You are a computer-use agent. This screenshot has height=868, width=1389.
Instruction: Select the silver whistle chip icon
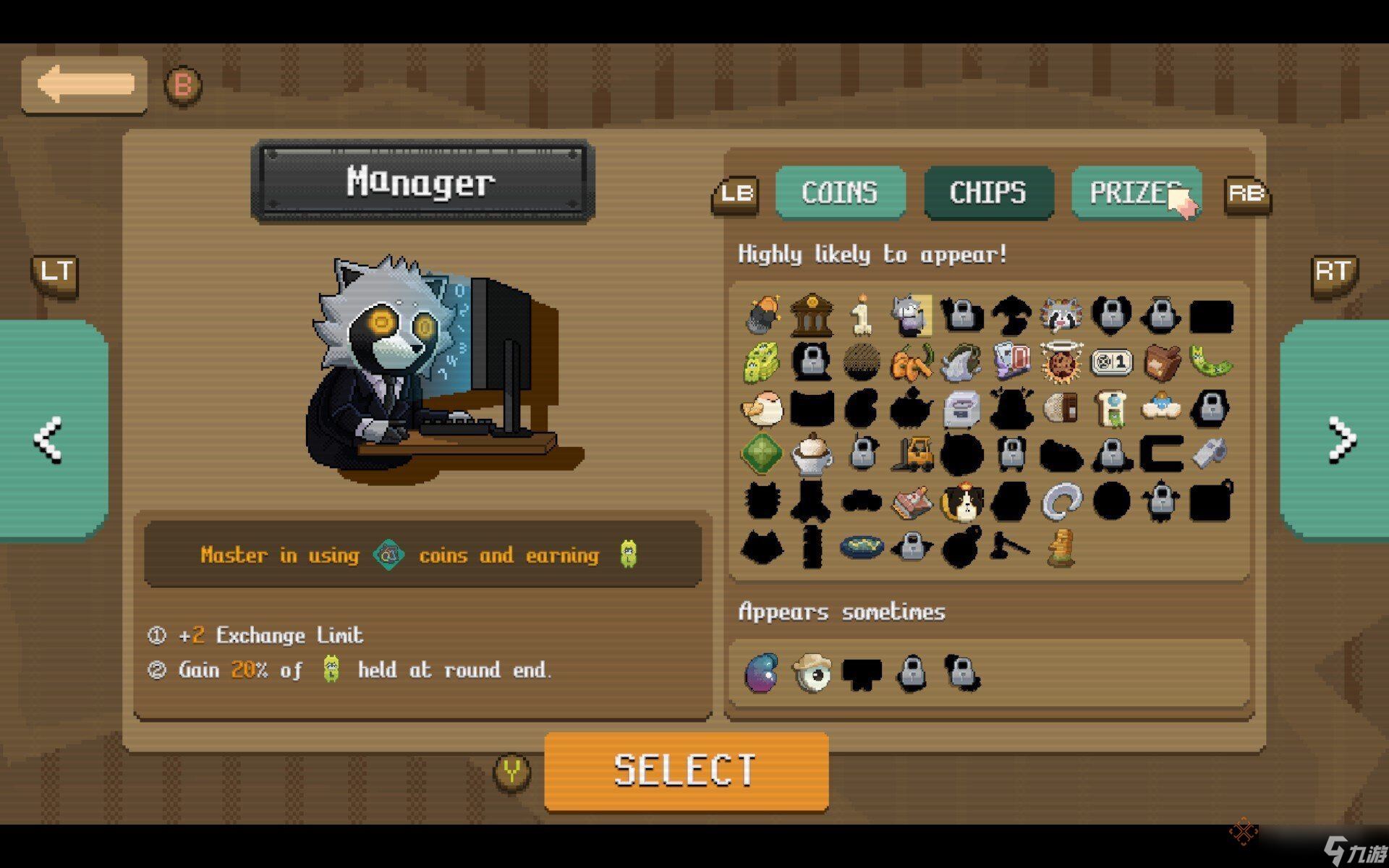[x=1210, y=454]
